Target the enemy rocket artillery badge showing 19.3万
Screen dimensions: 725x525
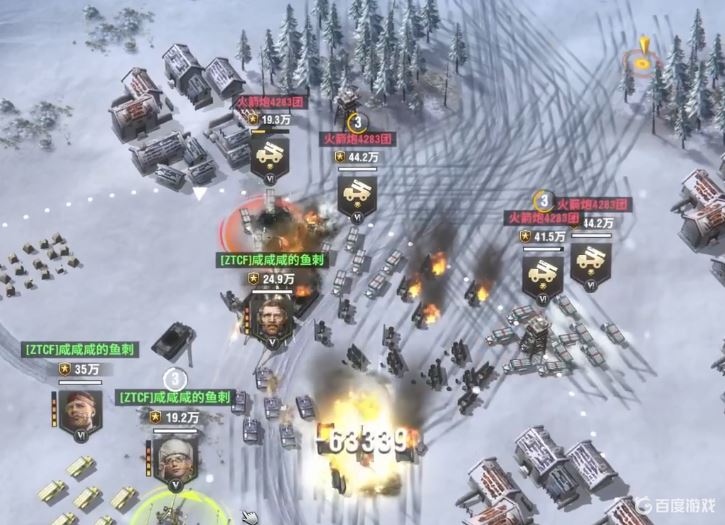pyautogui.click(x=270, y=155)
